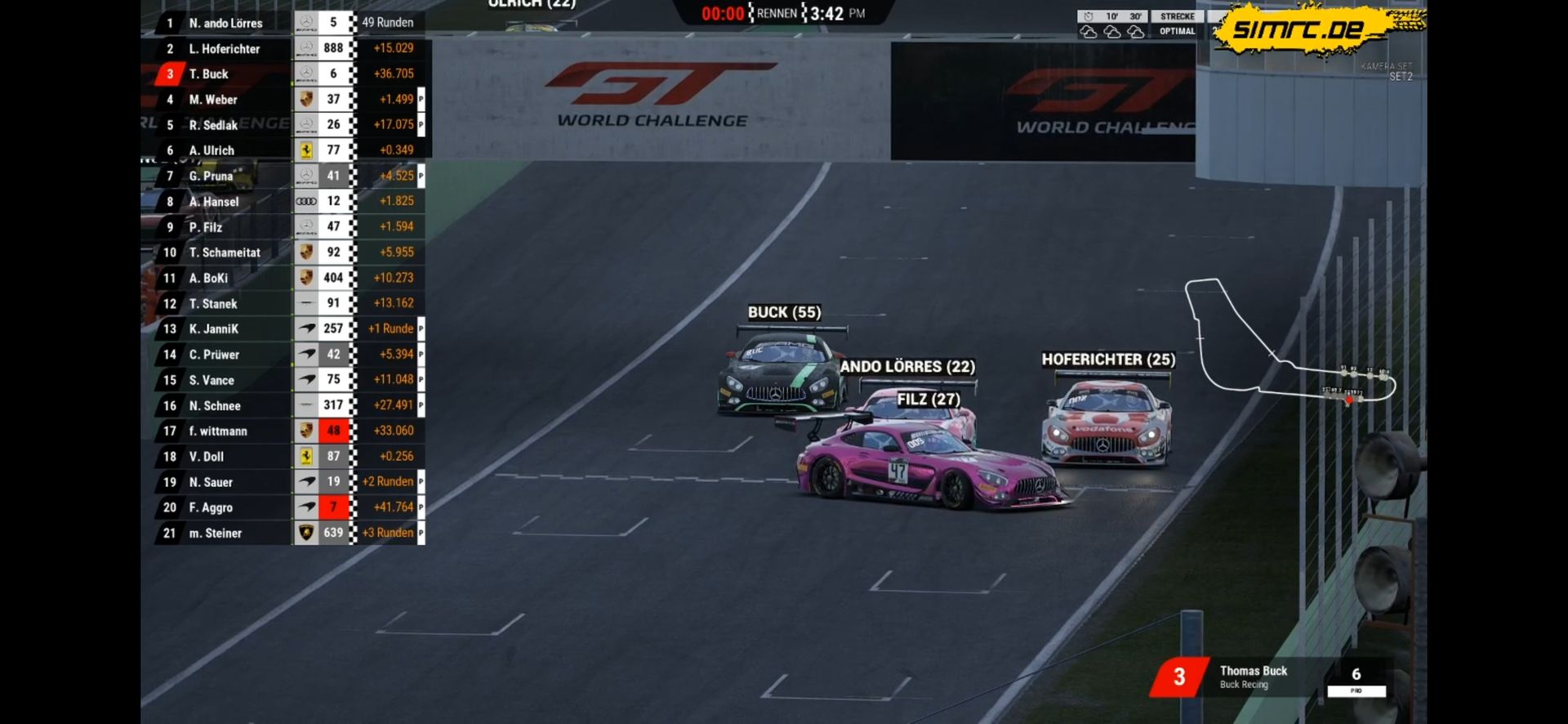Choose K. JanniK in the standings
Image resolution: width=1568 pixels, height=724 pixels.
coord(214,329)
